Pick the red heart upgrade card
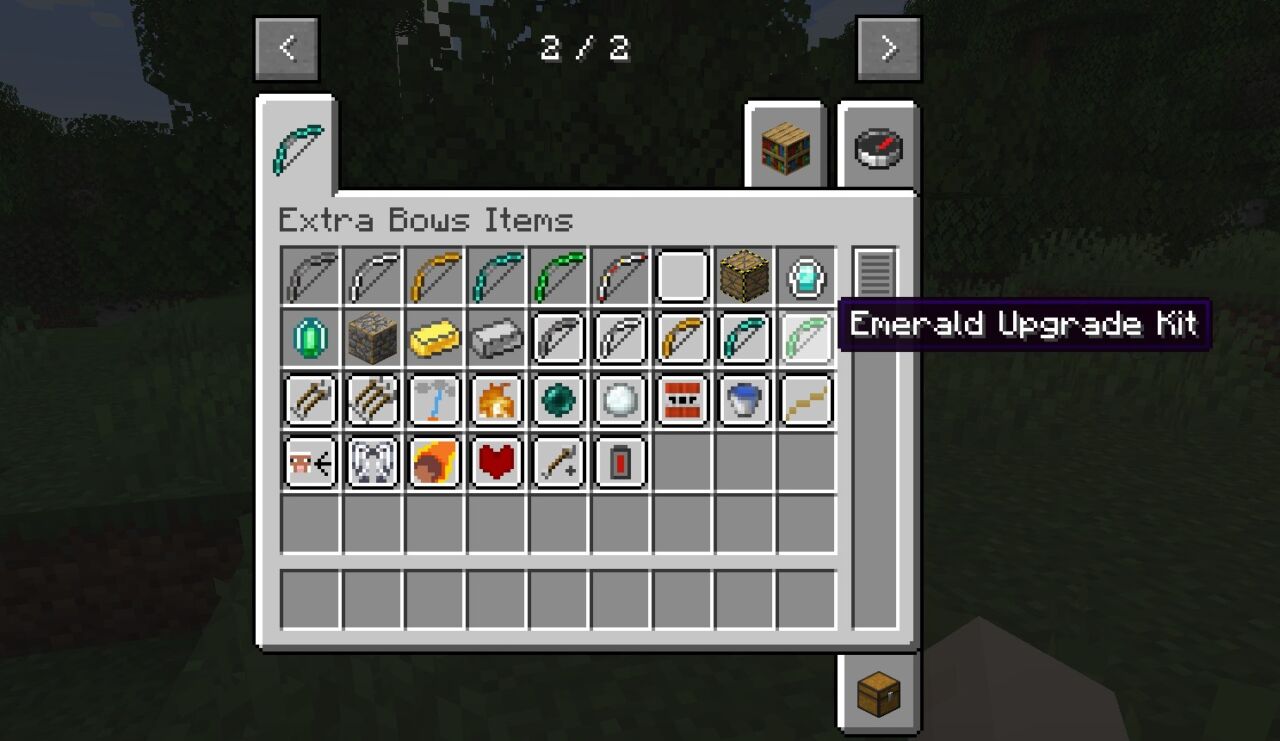 pyautogui.click(x=496, y=463)
